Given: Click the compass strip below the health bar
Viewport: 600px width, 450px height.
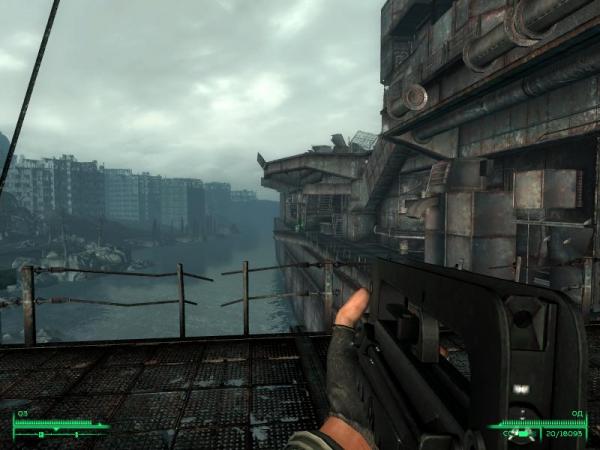Looking at the screenshot, I should [x=60, y=435].
